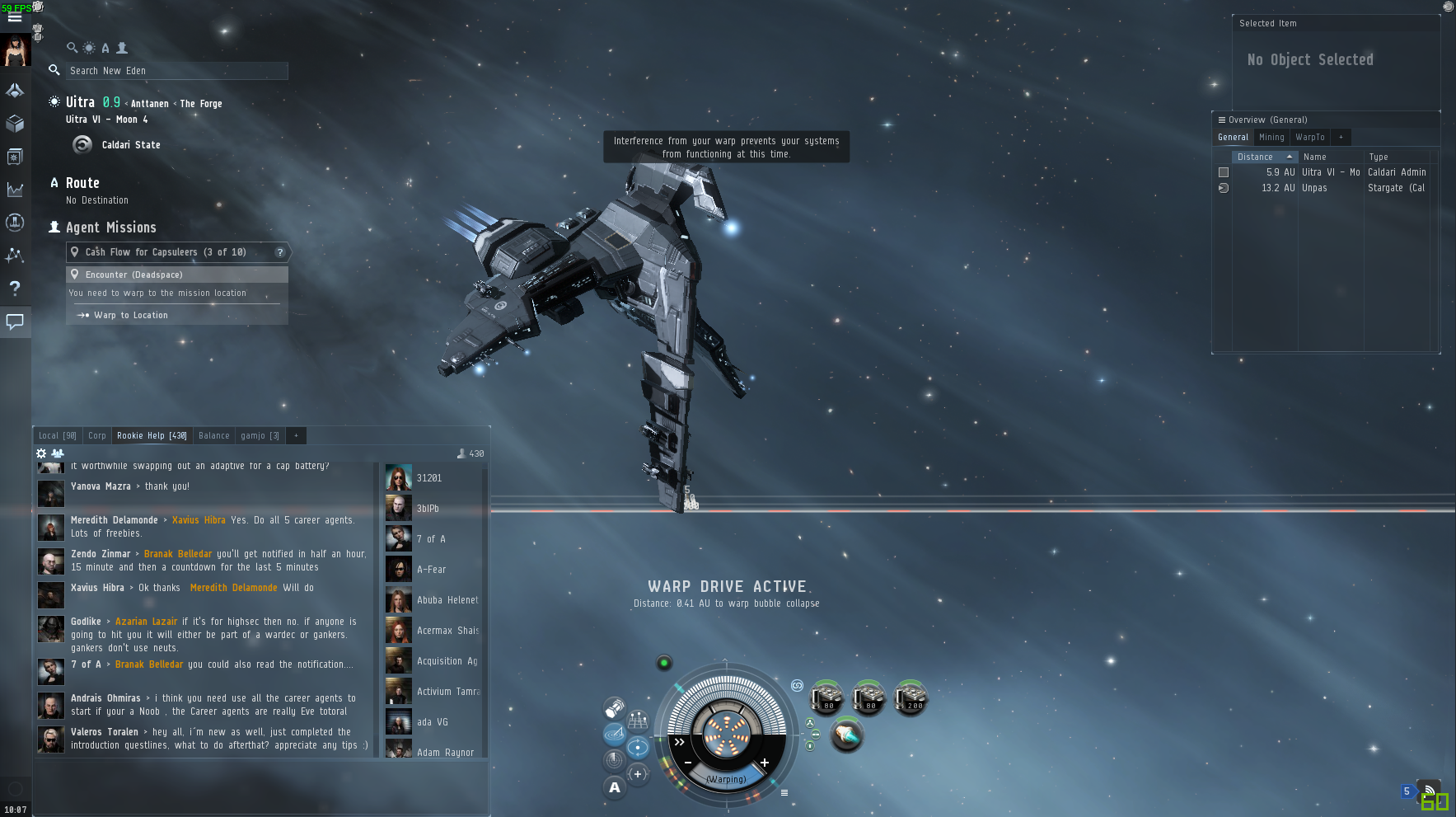1456x817 pixels.
Task: Open the chat channels sidebar icon
Action: 15,322
